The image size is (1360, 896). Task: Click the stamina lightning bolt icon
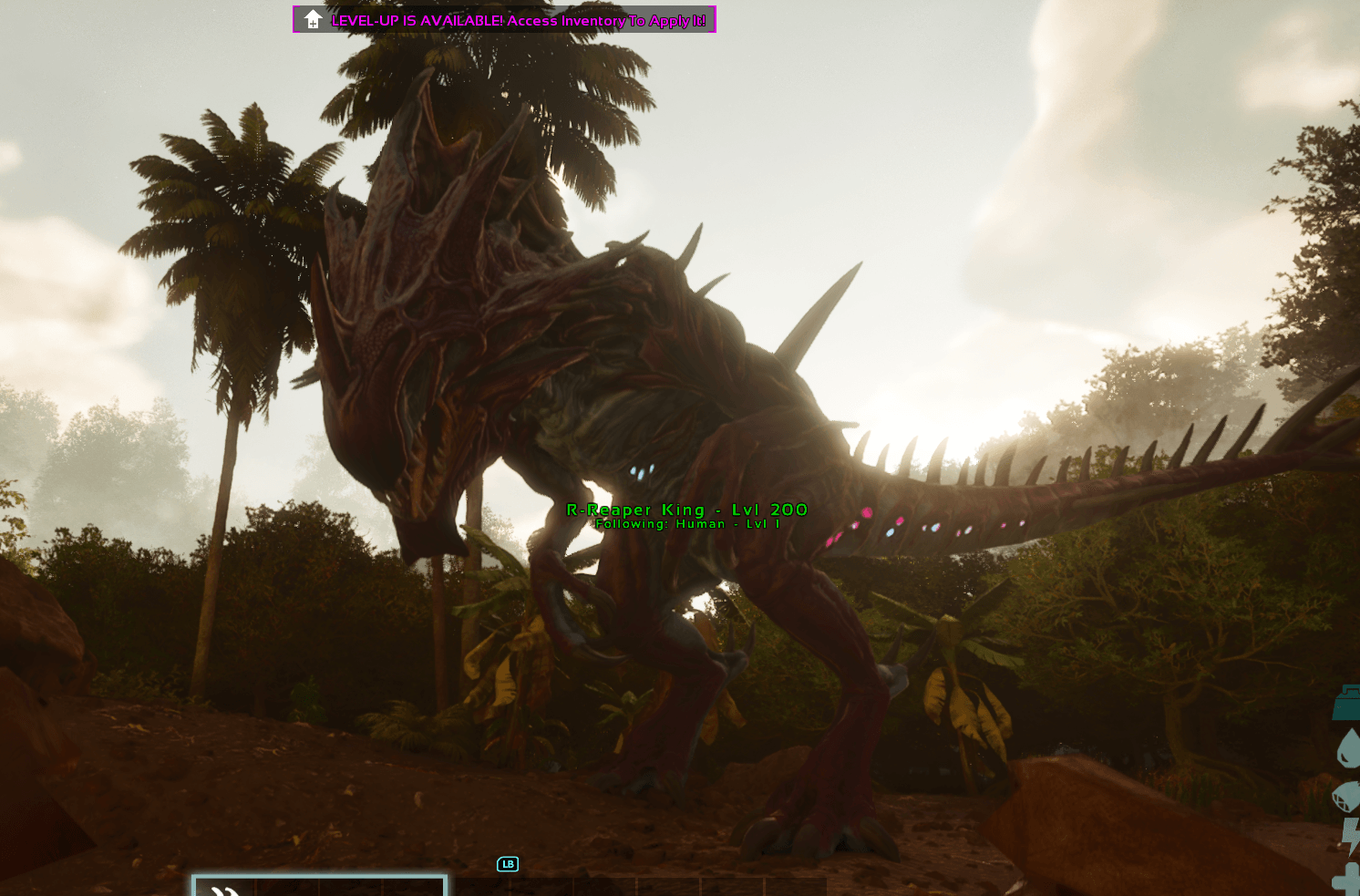(1351, 837)
